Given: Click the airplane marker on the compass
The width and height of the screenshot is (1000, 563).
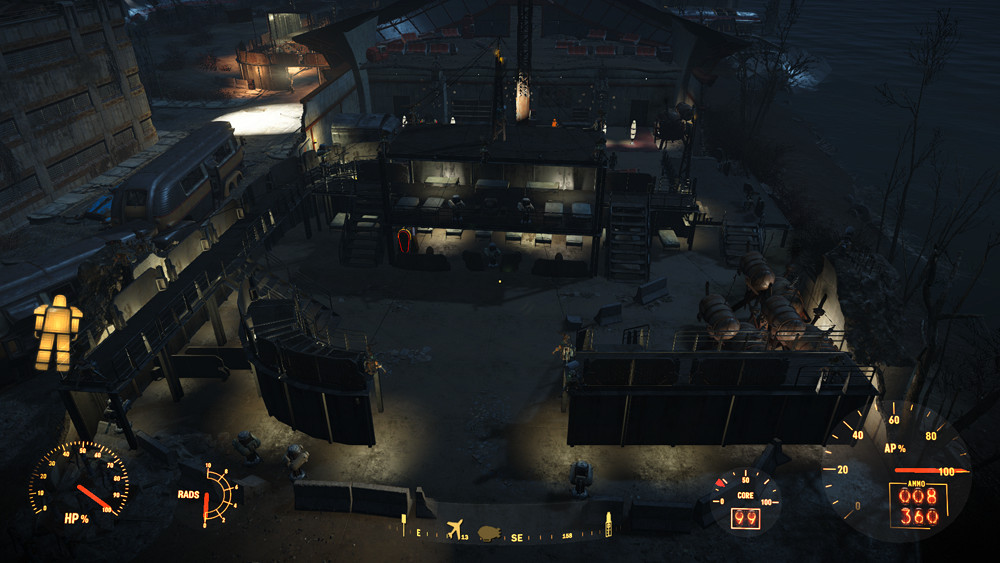Looking at the screenshot, I should tap(456, 529).
